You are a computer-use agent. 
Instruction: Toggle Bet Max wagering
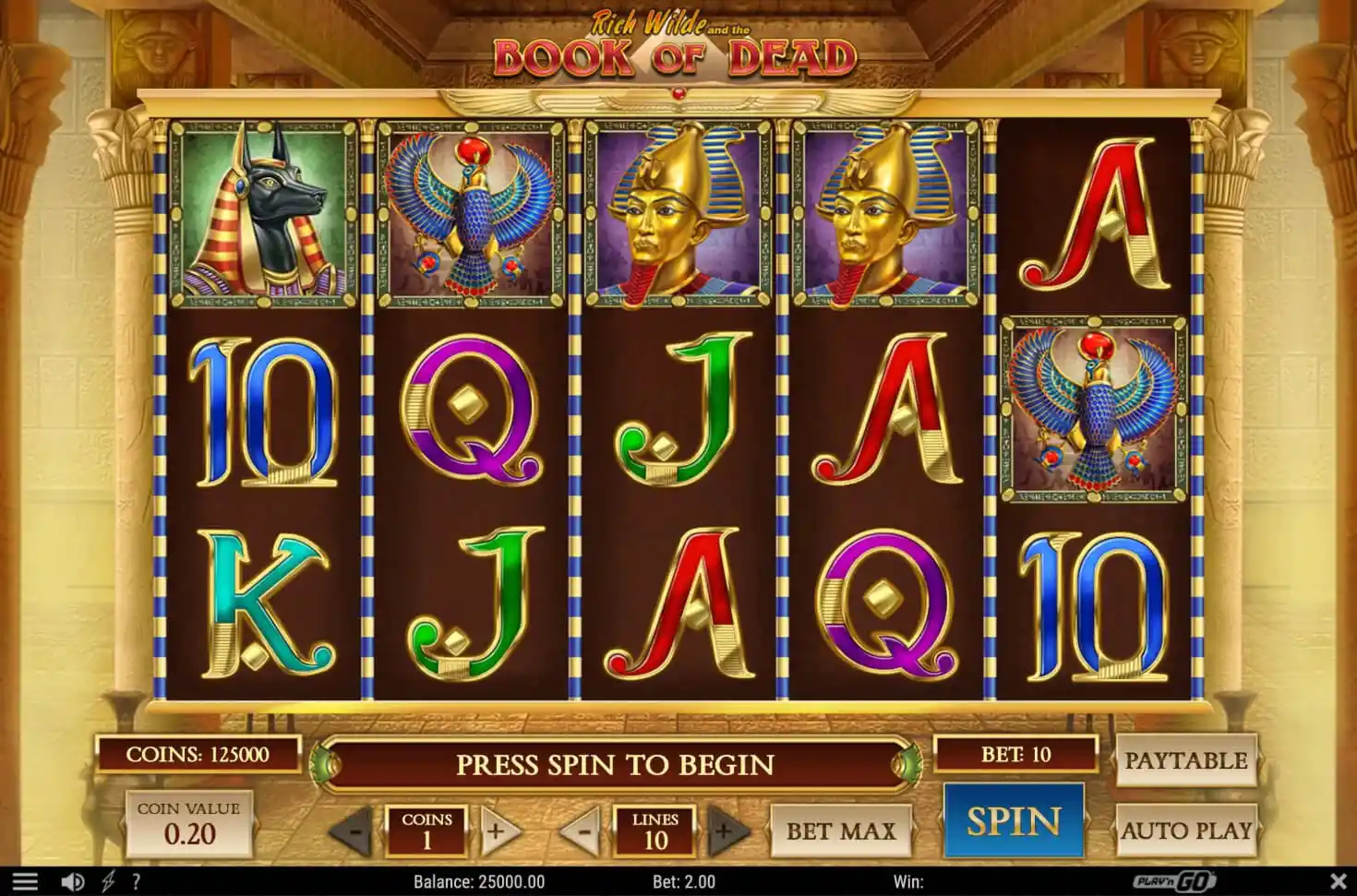click(841, 830)
